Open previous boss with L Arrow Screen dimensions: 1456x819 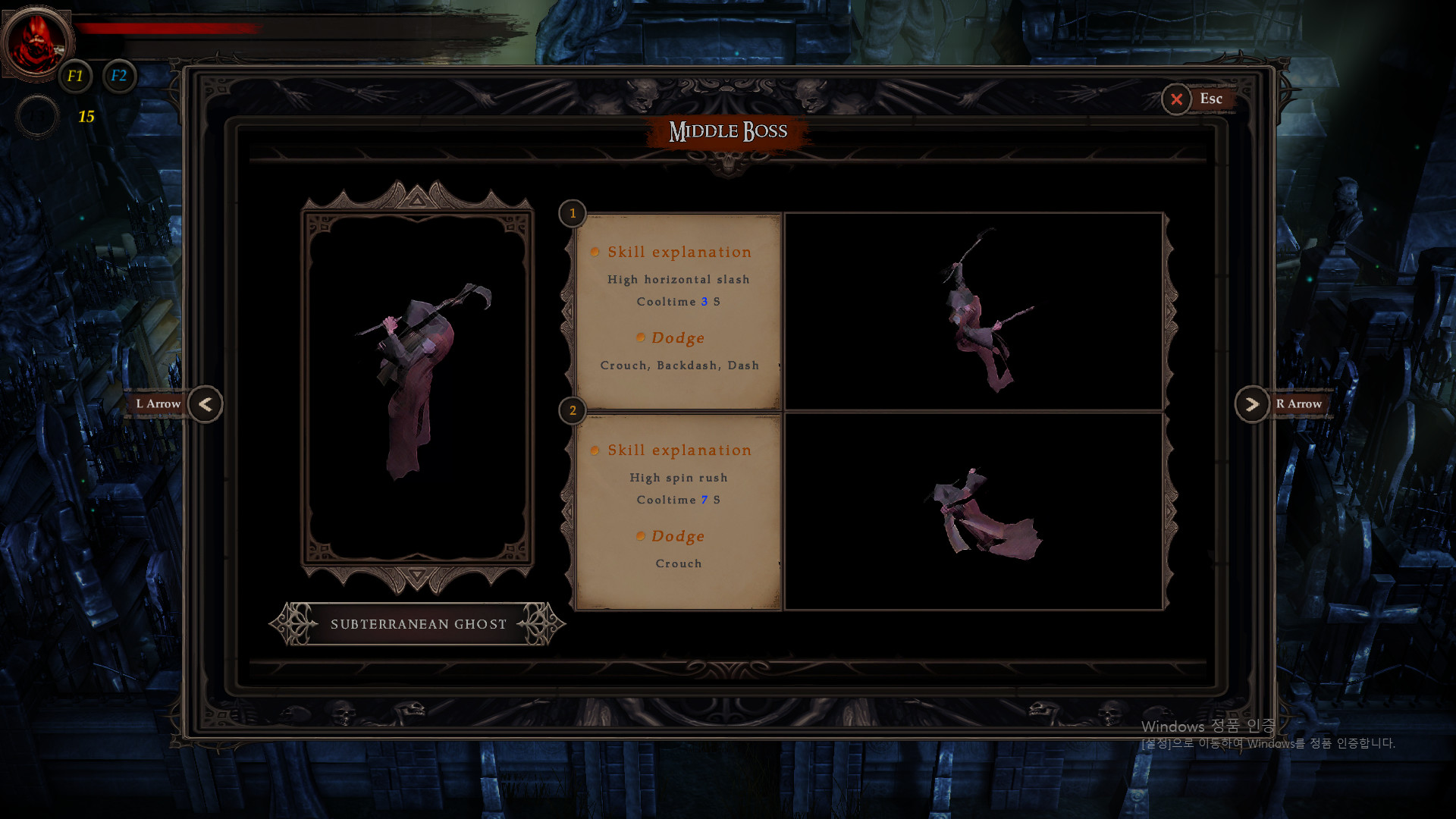[205, 404]
